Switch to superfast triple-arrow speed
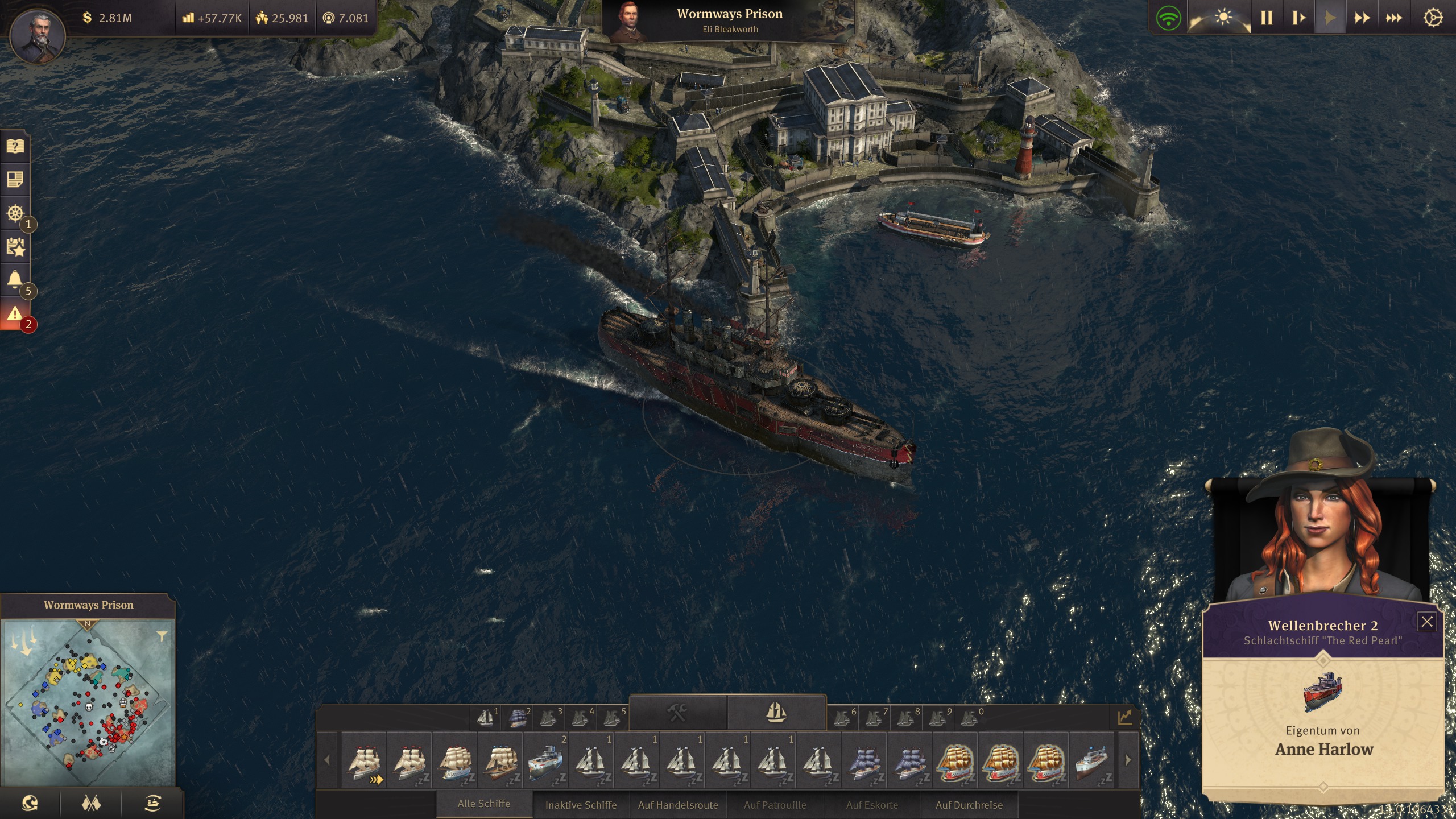Viewport: 1456px width, 819px height. 1396,18
